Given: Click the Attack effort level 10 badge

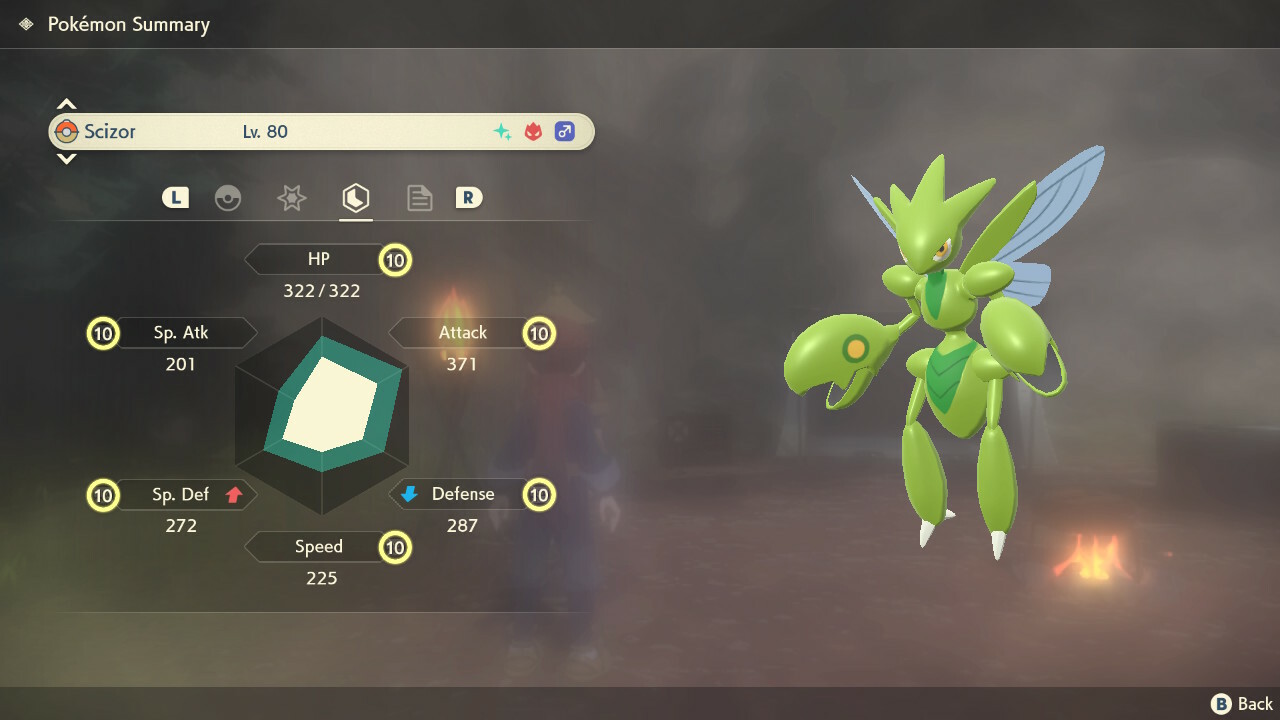Looking at the screenshot, I should click(x=539, y=333).
